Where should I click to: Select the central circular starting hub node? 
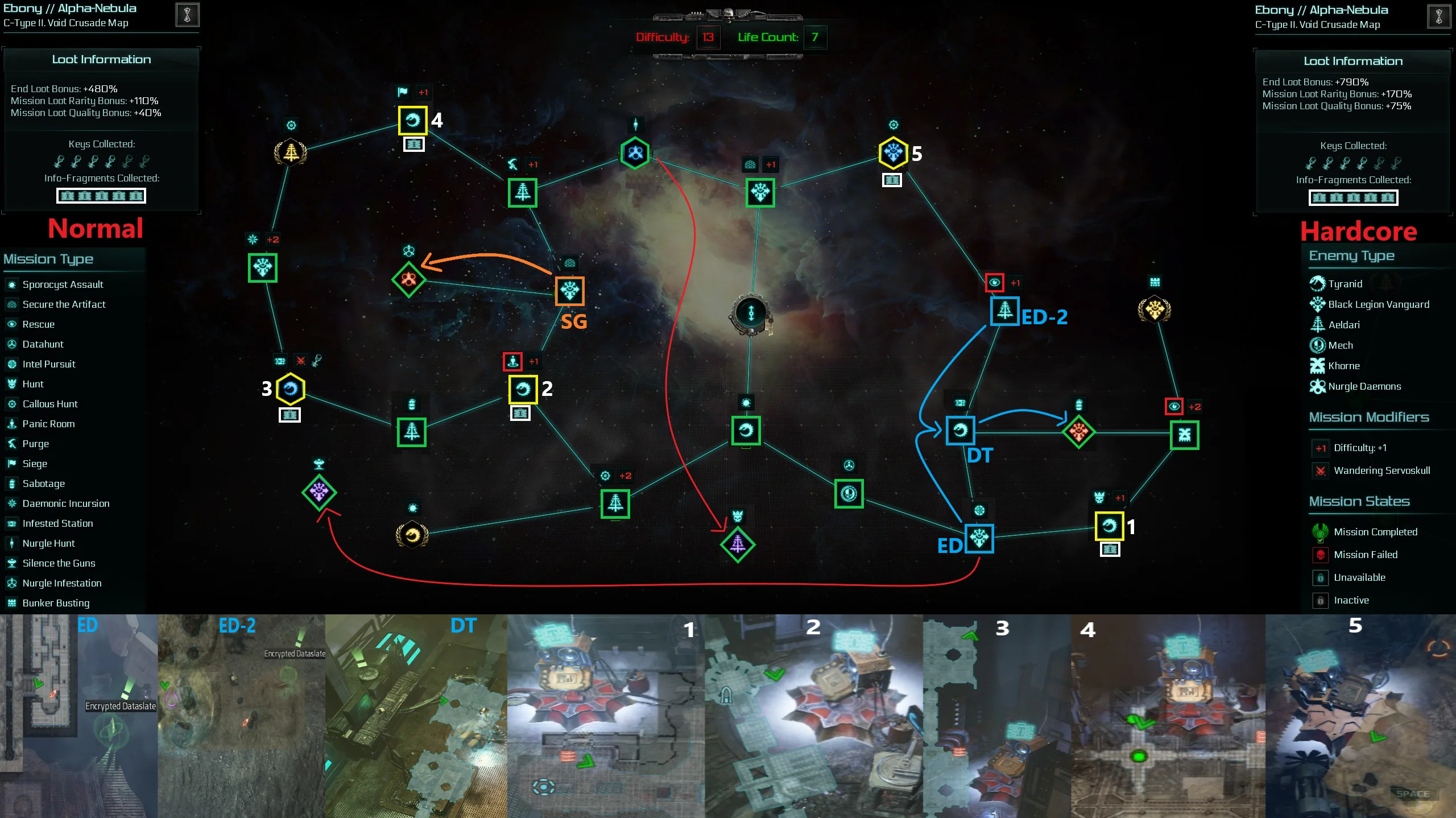751,313
